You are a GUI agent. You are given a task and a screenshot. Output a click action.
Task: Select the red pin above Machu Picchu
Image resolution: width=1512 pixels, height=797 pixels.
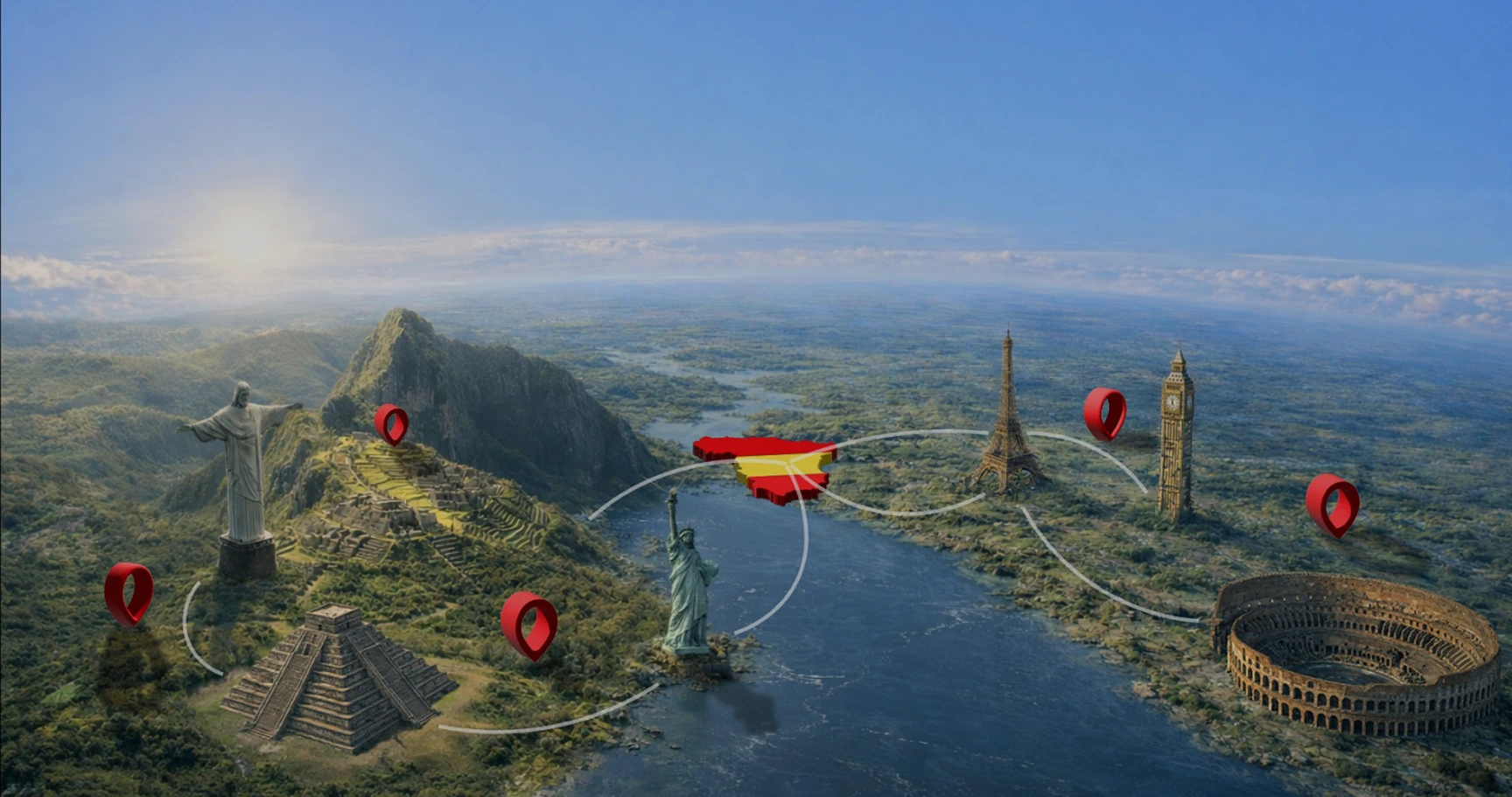point(391,423)
